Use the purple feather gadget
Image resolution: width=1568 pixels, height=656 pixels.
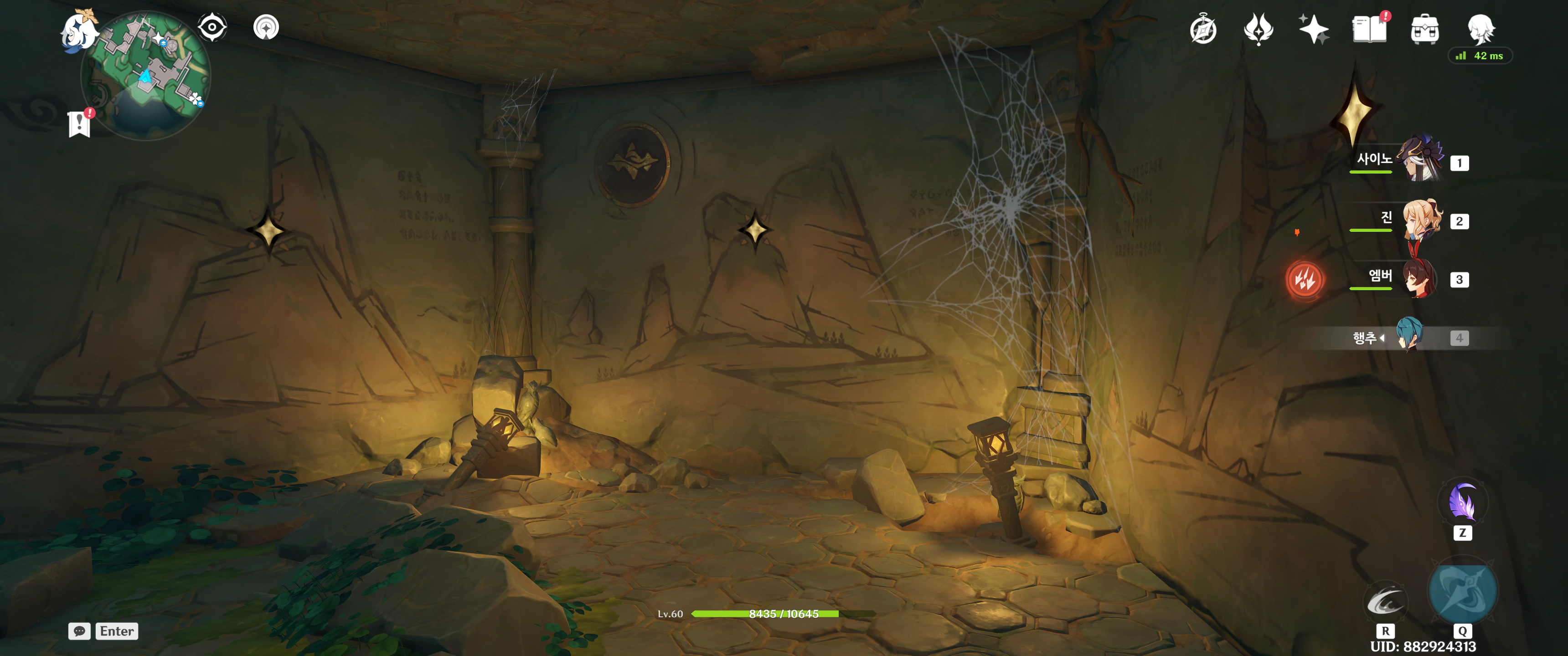click(x=1462, y=502)
